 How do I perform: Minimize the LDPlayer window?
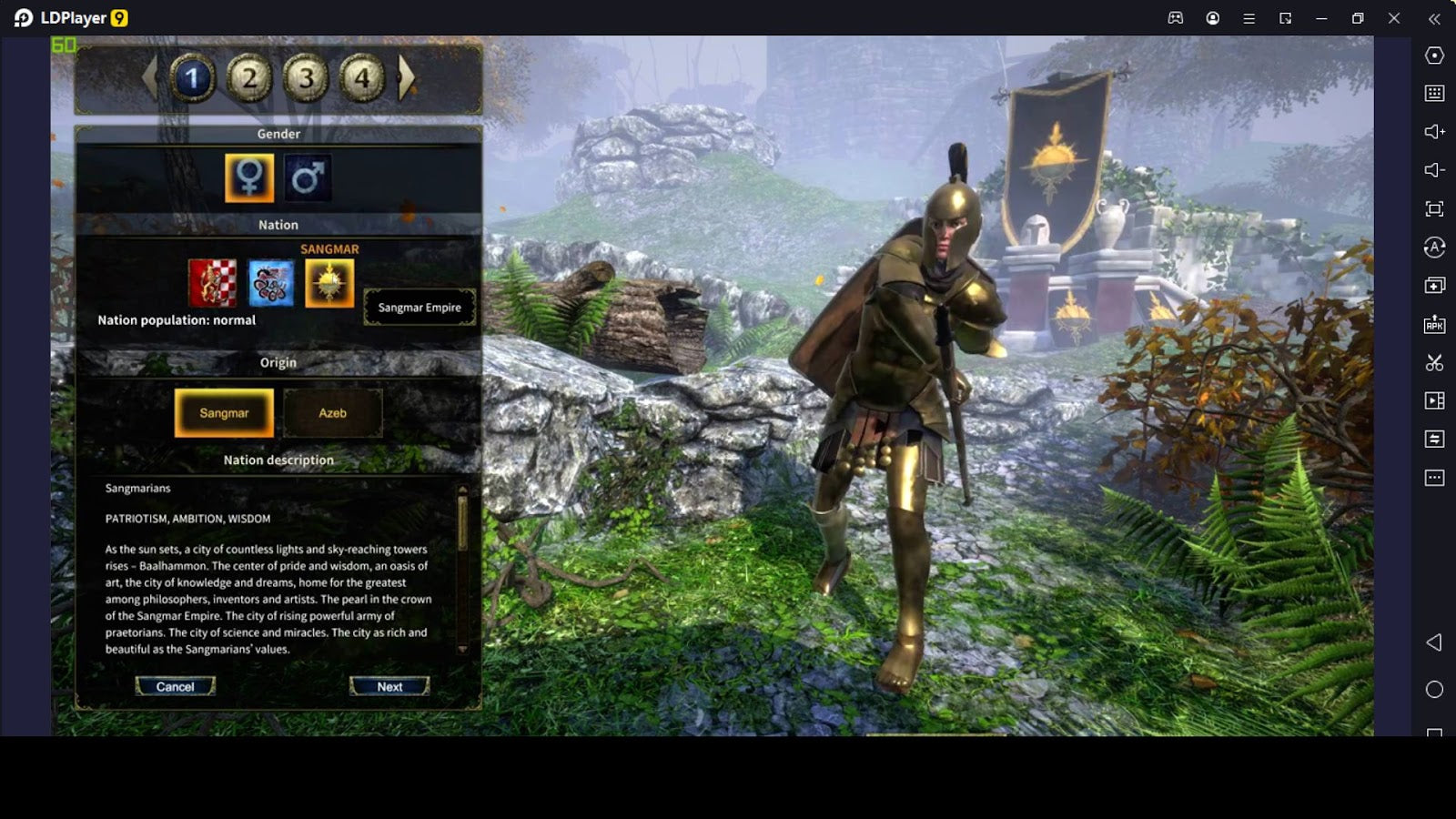tap(1321, 18)
